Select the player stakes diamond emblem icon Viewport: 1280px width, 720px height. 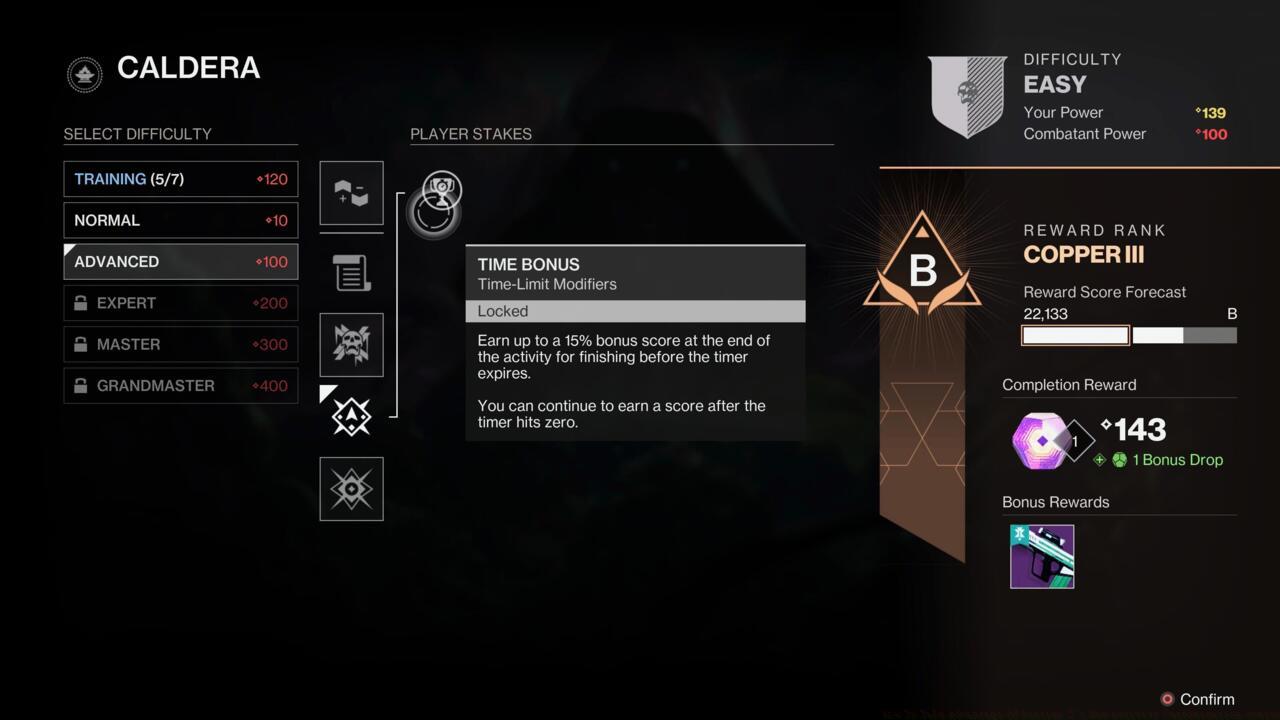click(x=351, y=416)
